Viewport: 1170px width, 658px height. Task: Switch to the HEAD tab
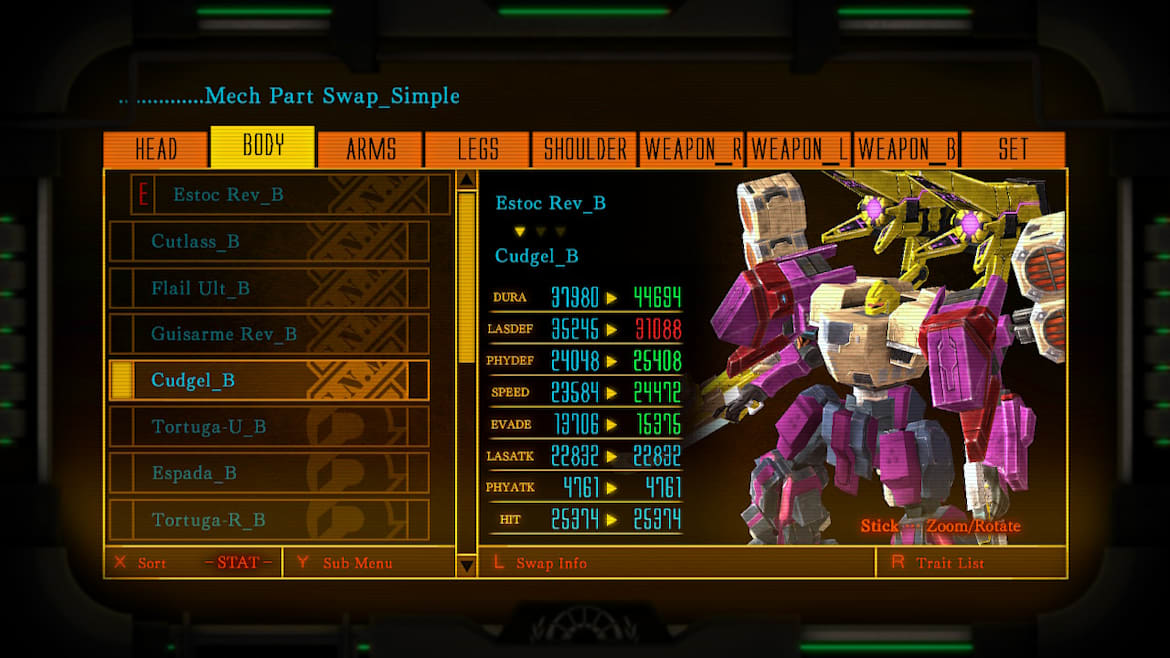[156, 150]
